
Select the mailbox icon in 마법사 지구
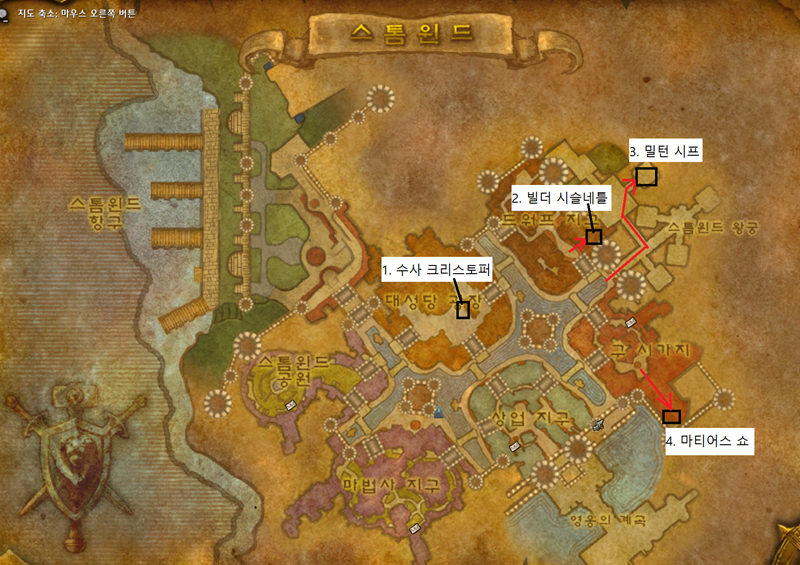[x=415, y=522]
